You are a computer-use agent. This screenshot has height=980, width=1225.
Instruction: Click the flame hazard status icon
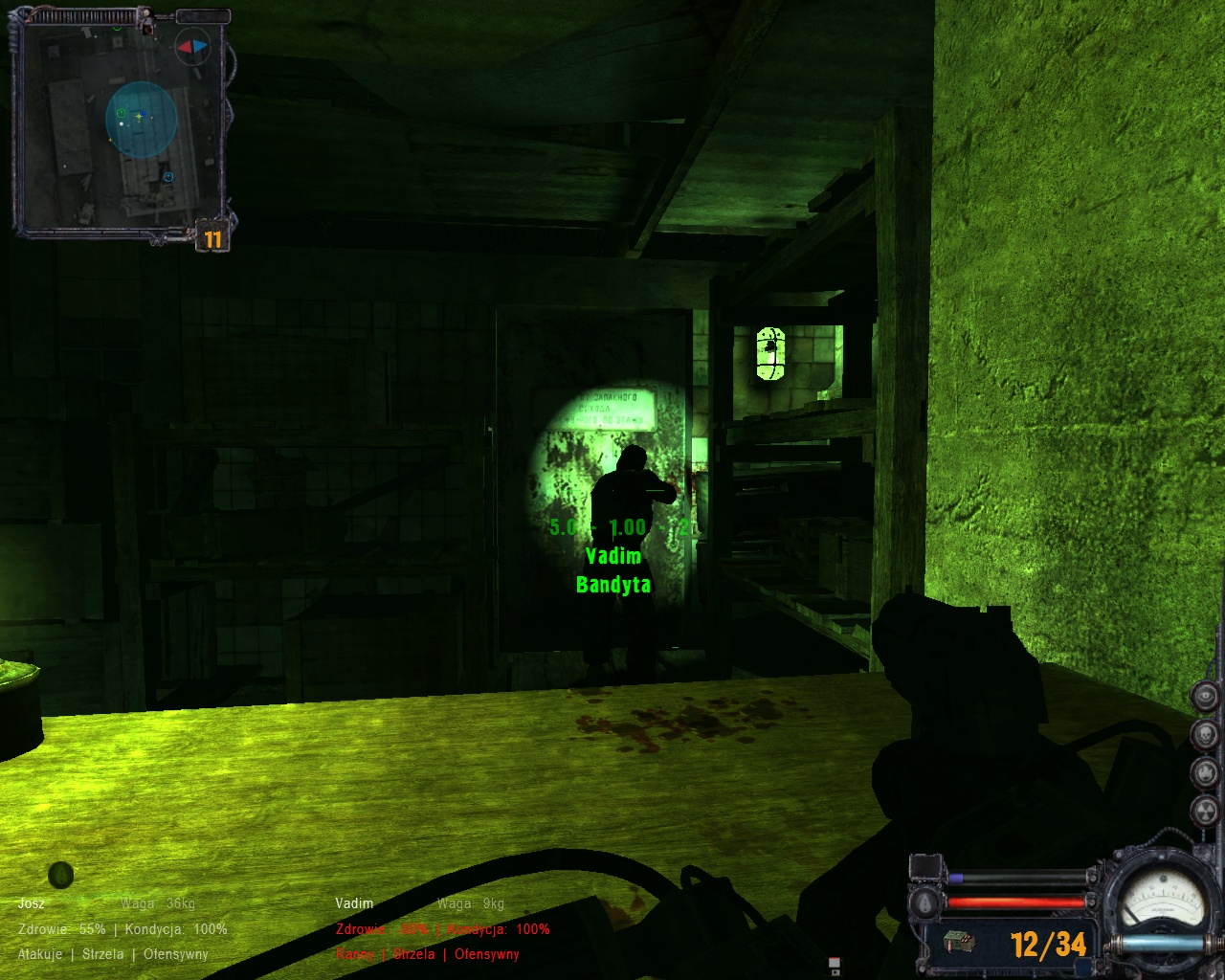click(x=1206, y=771)
